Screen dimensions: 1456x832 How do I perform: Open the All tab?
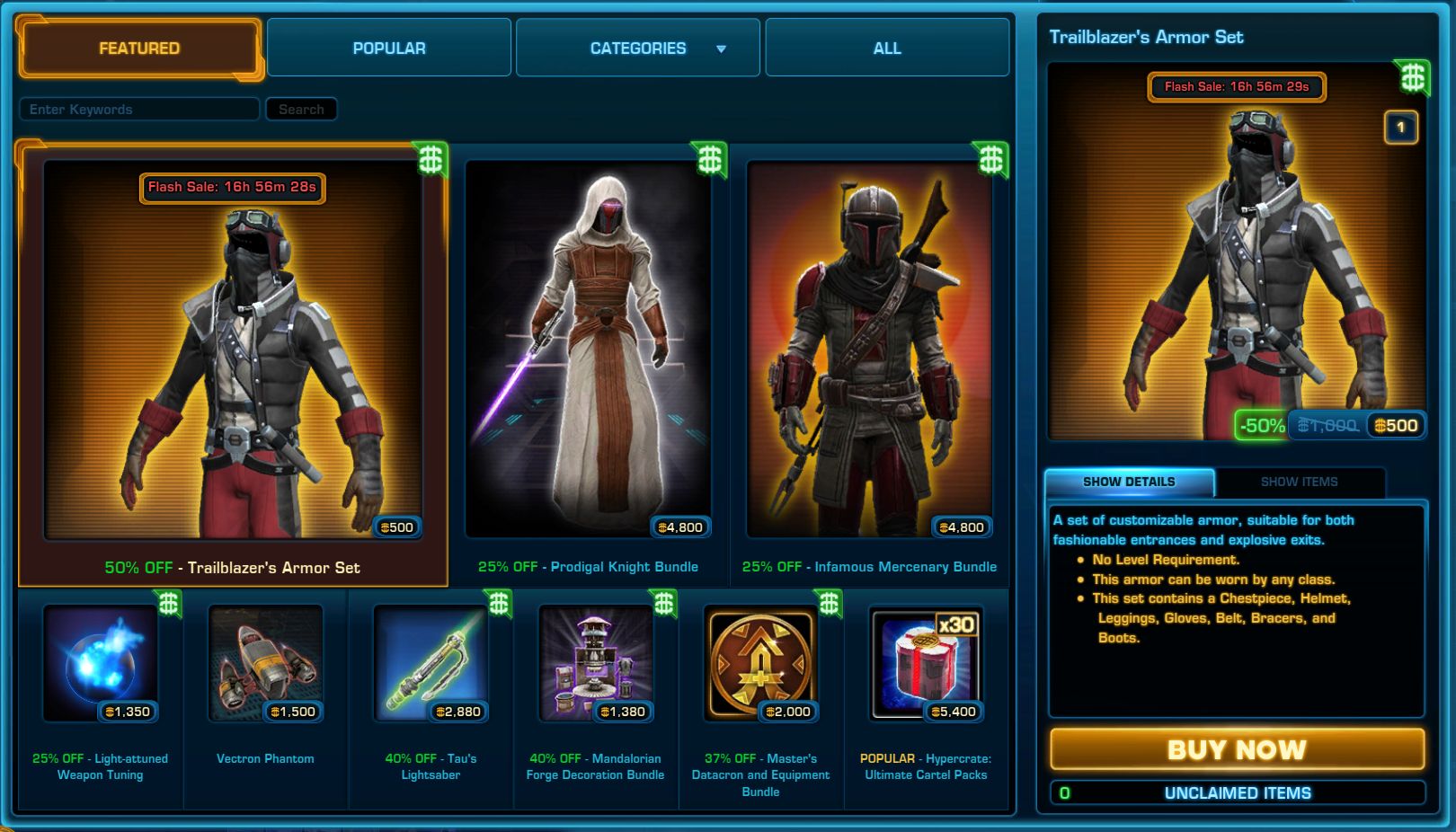click(886, 48)
